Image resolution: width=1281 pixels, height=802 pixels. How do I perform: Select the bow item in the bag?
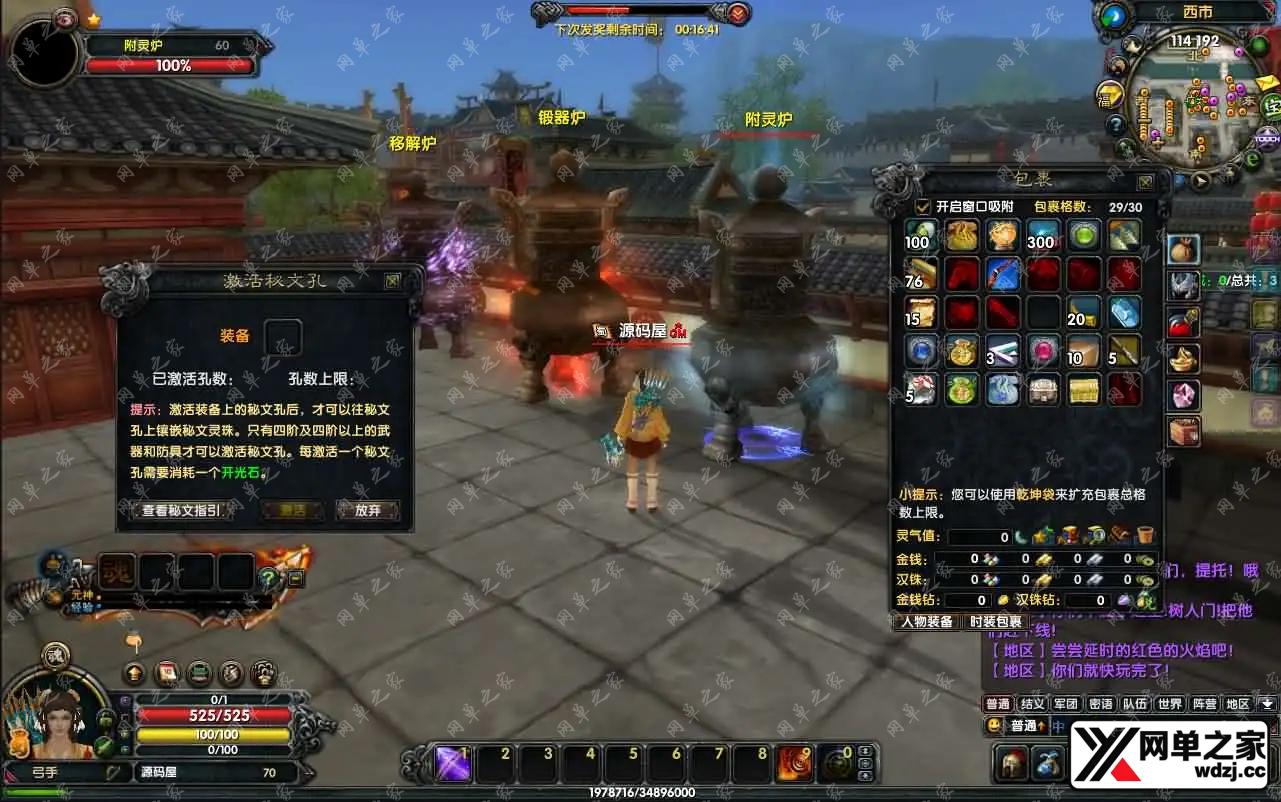coord(1002,274)
